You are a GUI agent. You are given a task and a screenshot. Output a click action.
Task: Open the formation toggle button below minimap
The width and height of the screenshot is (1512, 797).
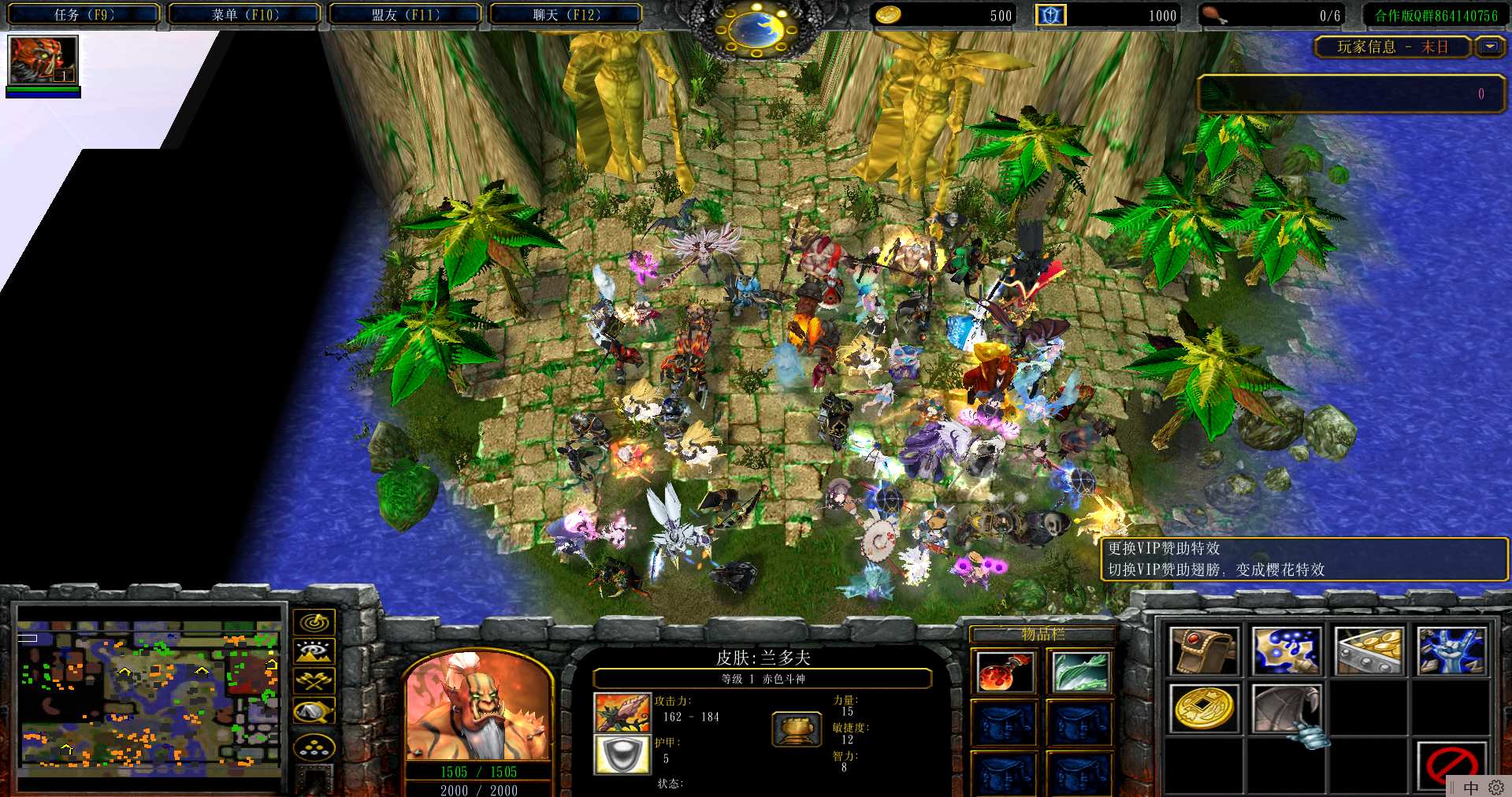[314, 747]
